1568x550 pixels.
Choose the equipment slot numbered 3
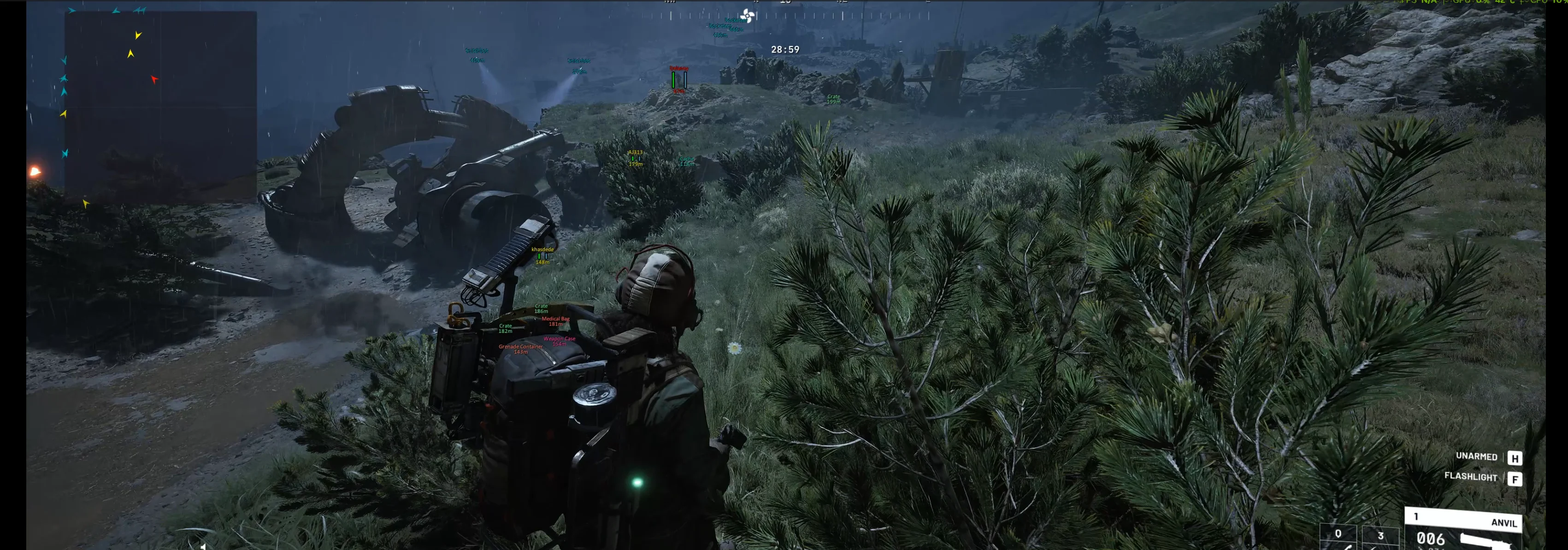(x=1380, y=537)
